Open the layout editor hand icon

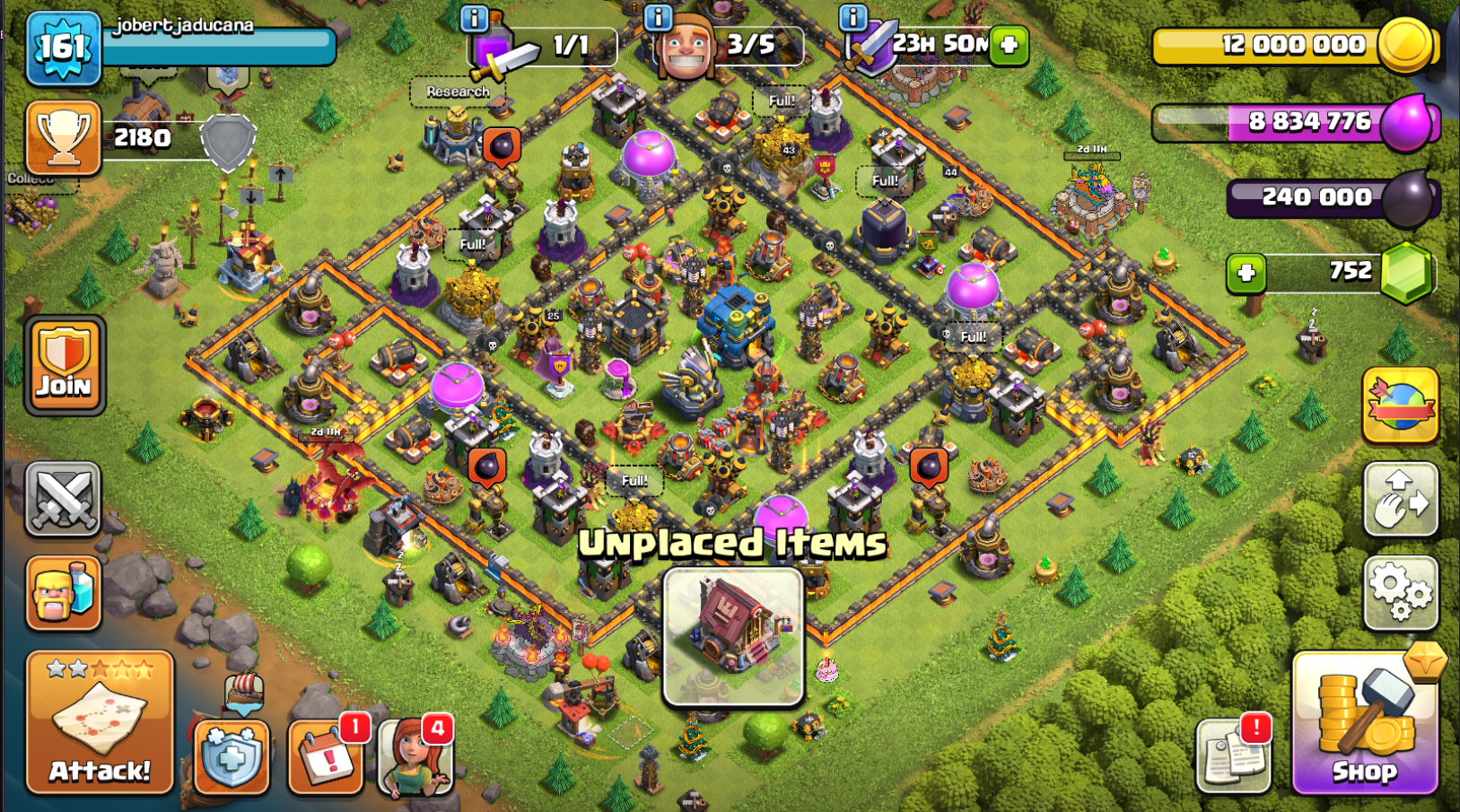pyautogui.click(x=1400, y=499)
